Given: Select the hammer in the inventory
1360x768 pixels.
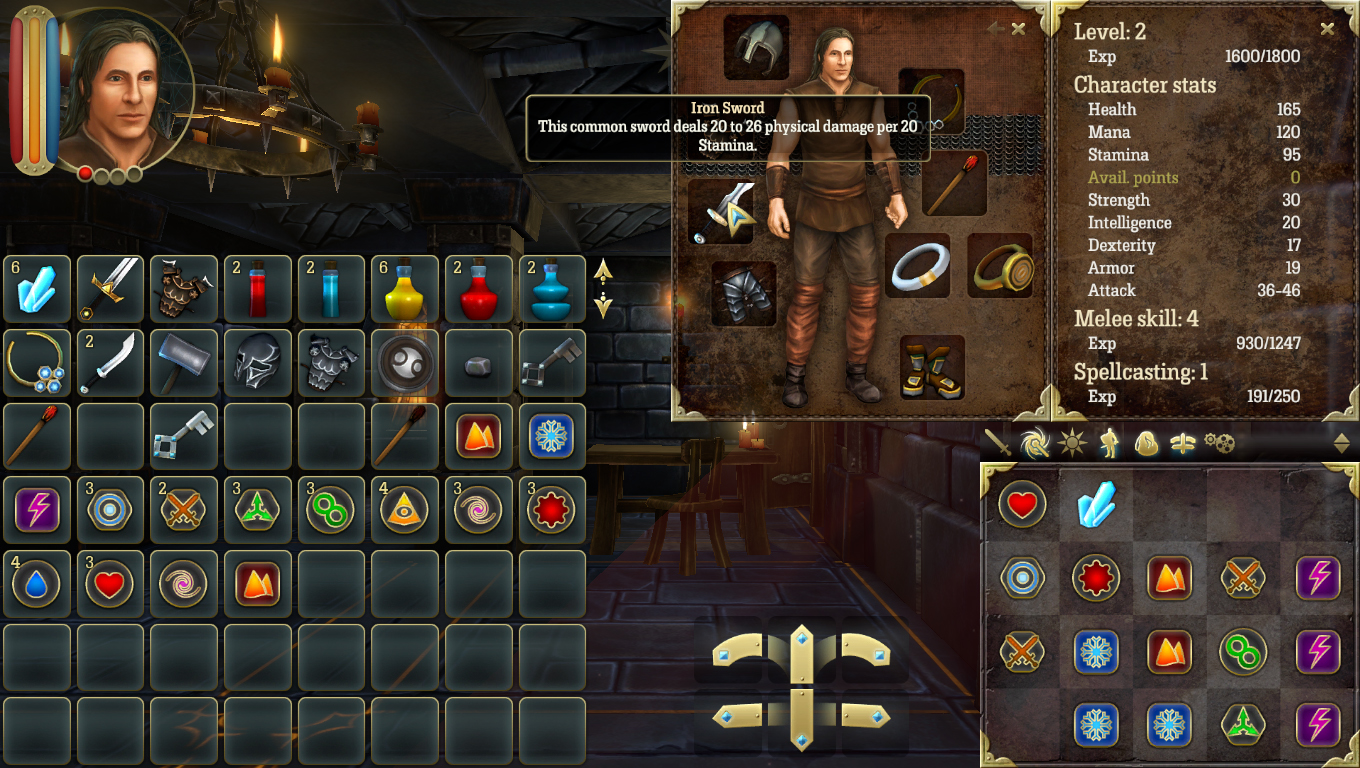Looking at the screenshot, I should tap(184, 362).
